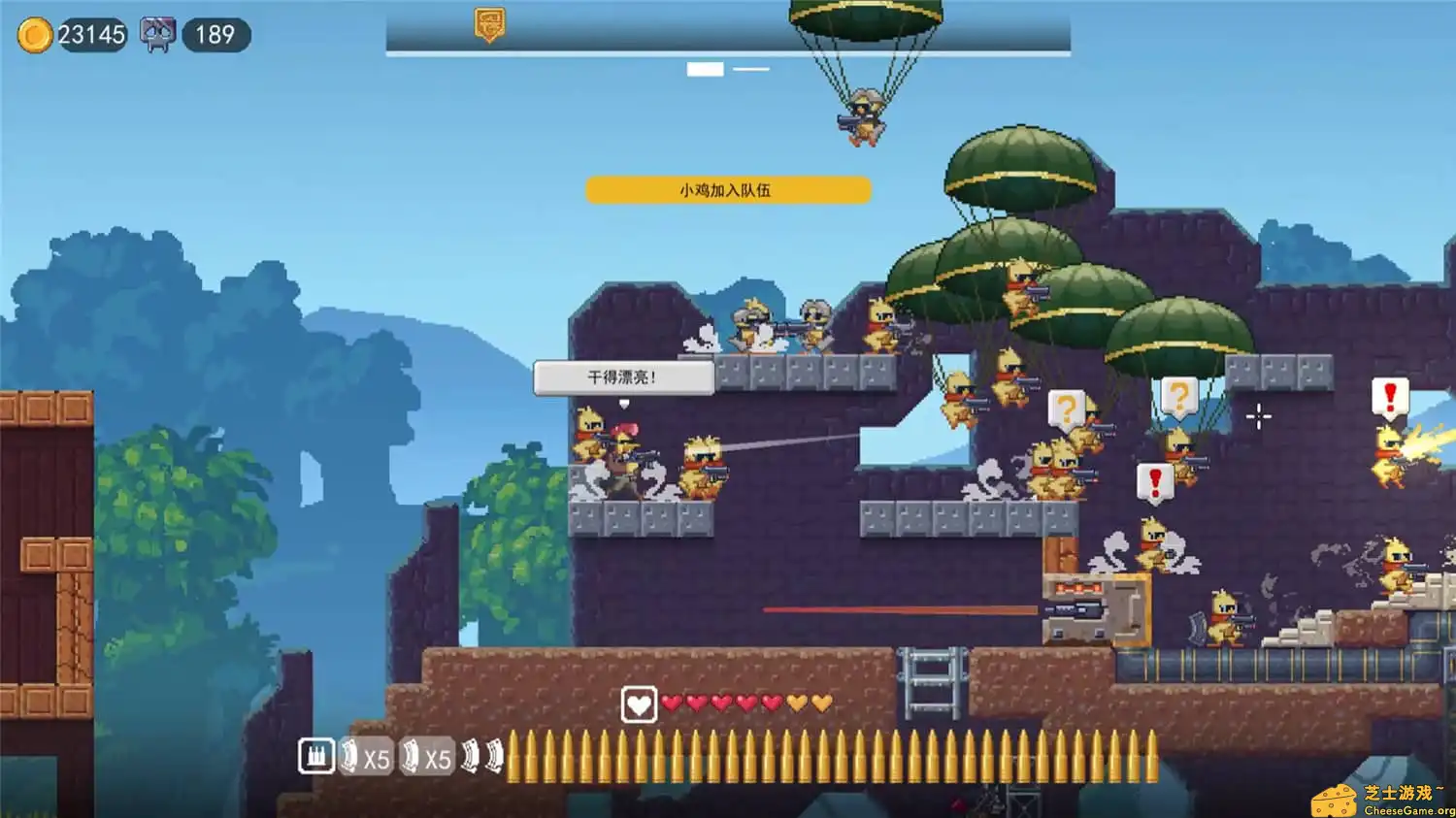This screenshot has width=1456, height=818.
Task: Toggle the exclamation alert above the lower chick
Action: 1154,480
